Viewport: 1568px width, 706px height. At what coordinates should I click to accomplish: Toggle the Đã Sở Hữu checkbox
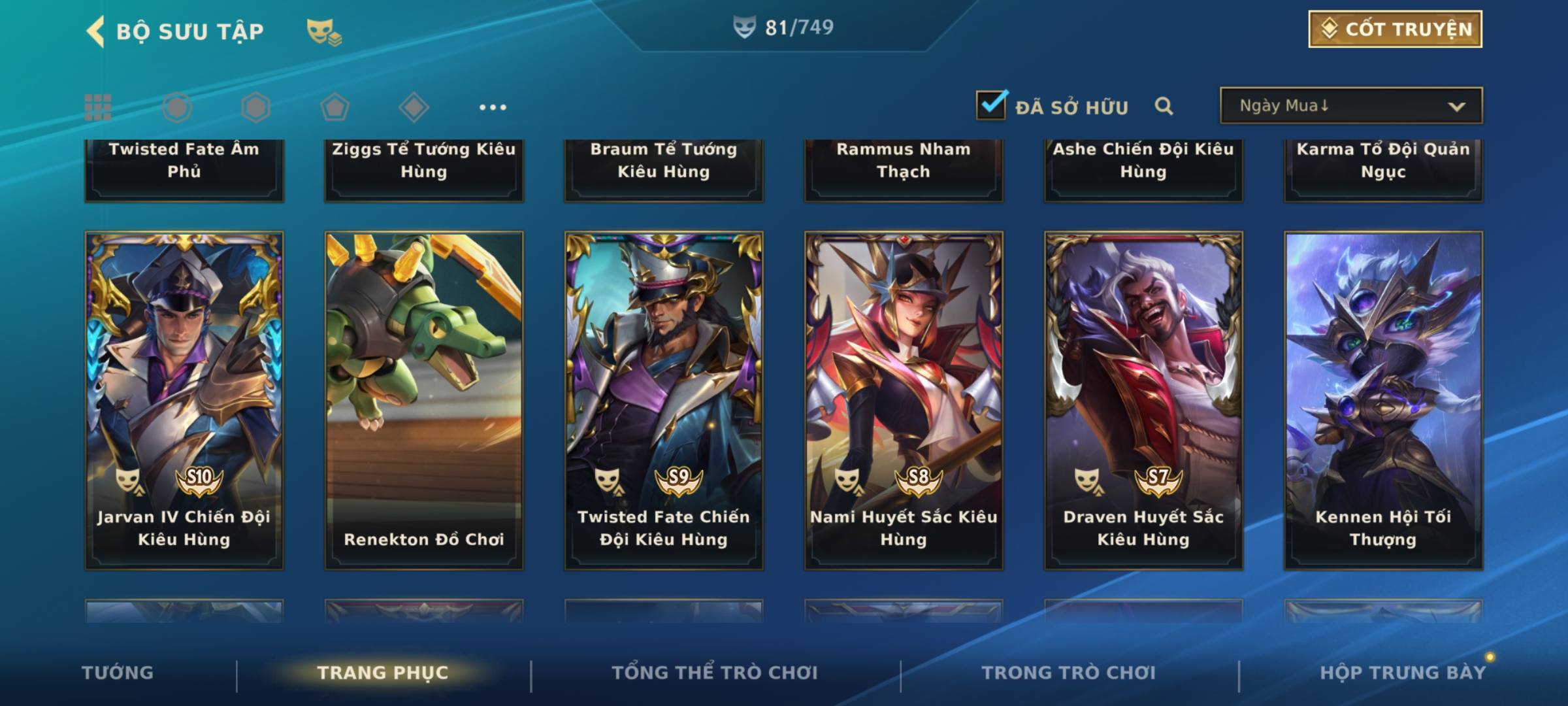click(991, 106)
